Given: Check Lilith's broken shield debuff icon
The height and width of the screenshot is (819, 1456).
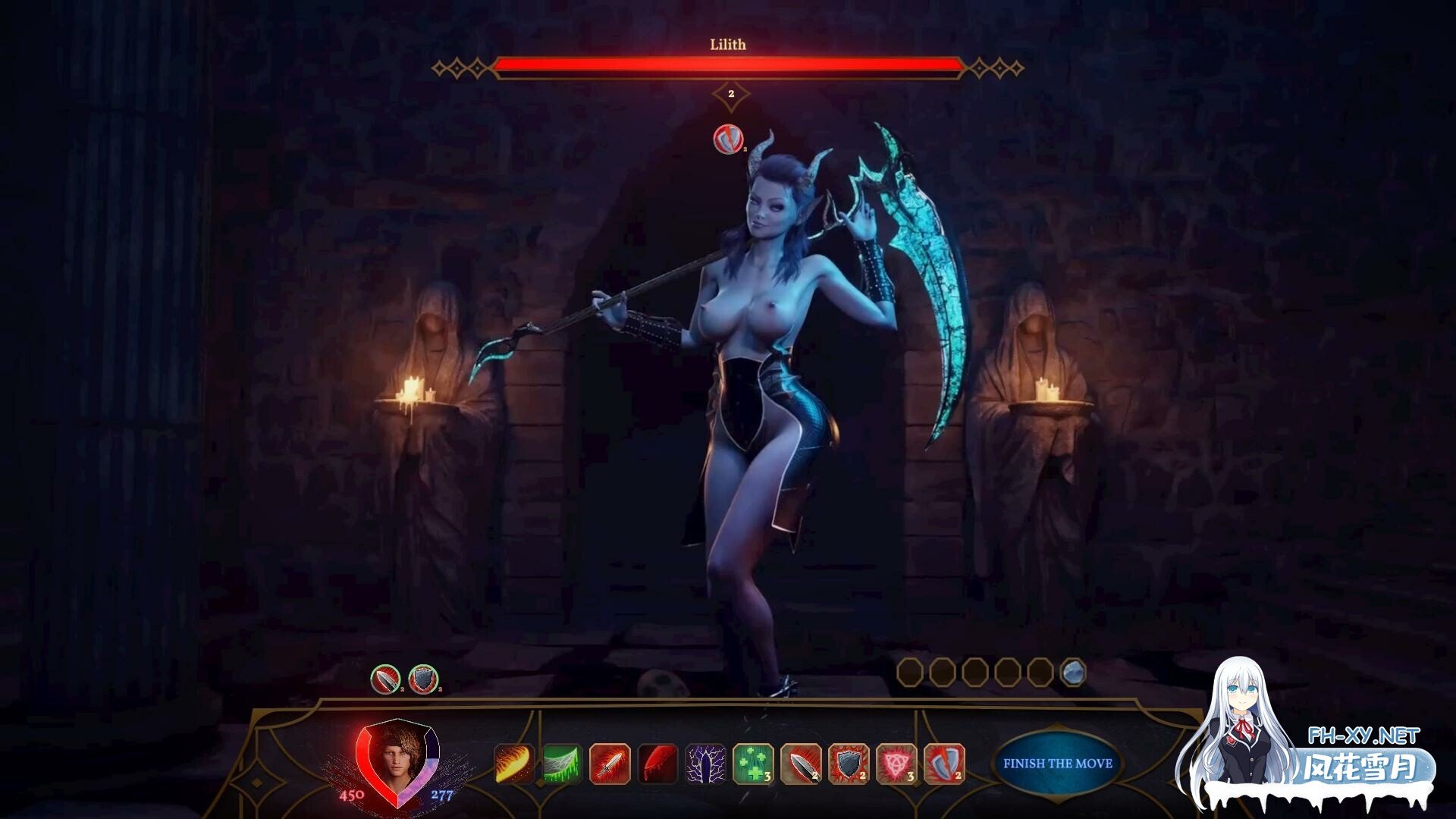Looking at the screenshot, I should (728, 139).
